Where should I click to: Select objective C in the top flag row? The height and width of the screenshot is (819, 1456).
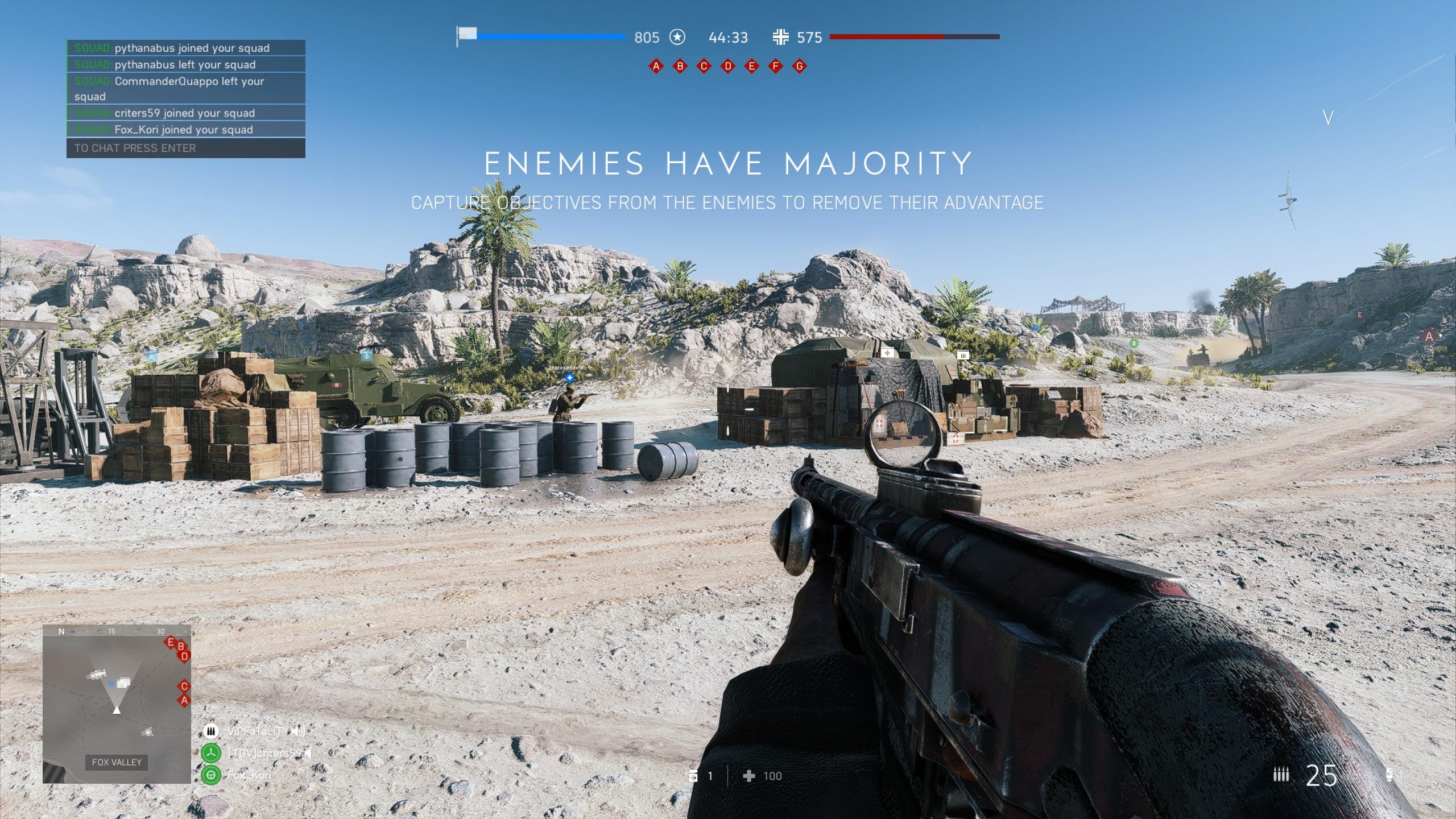704,67
